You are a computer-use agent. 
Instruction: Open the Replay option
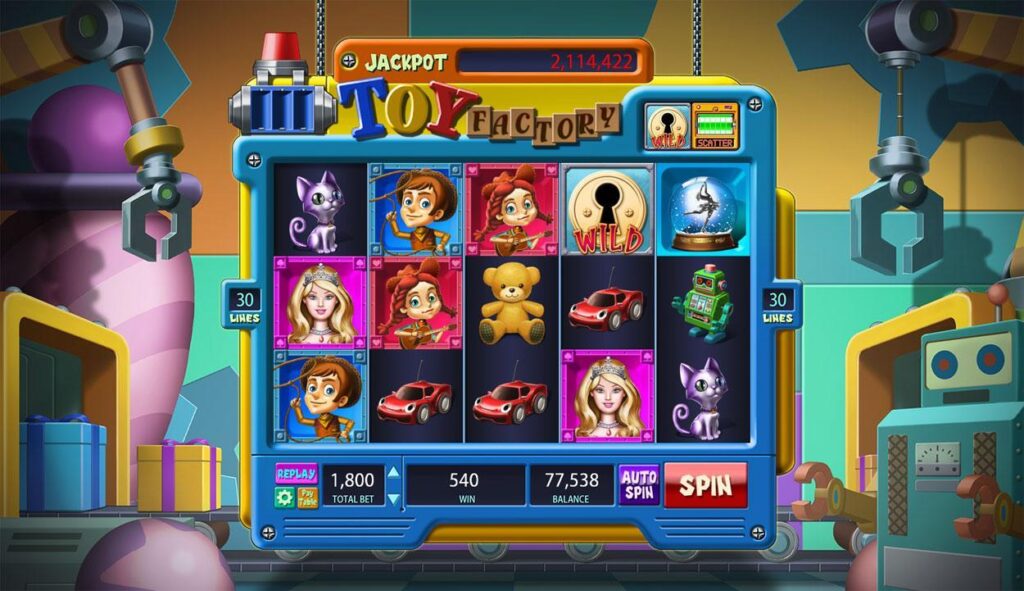pyautogui.click(x=296, y=474)
